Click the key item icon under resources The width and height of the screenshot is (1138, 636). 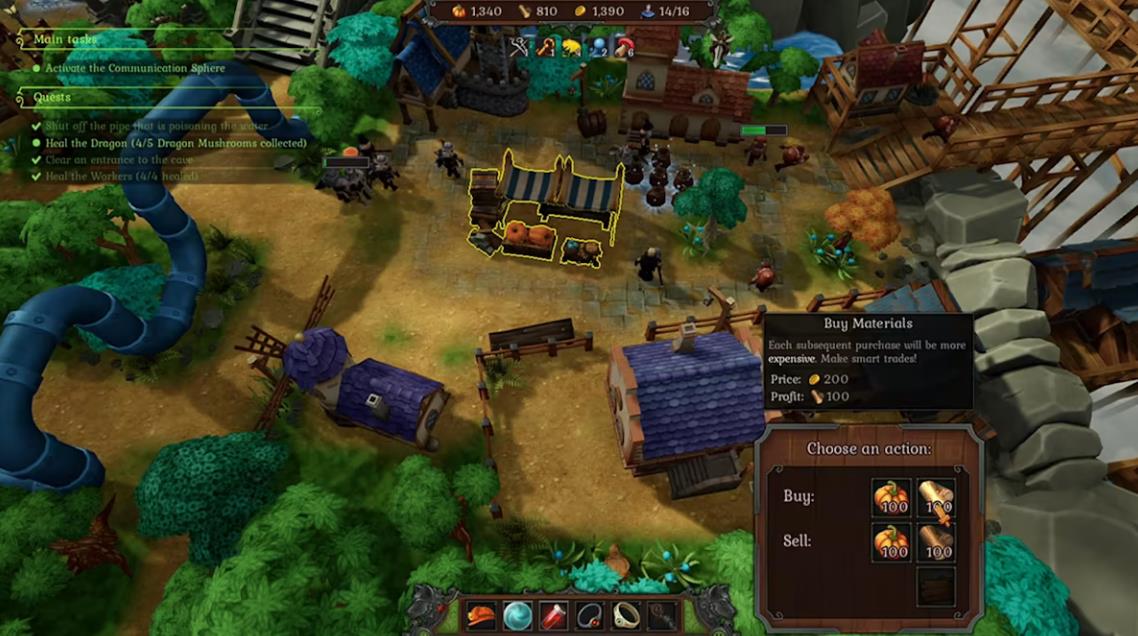(546, 46)
